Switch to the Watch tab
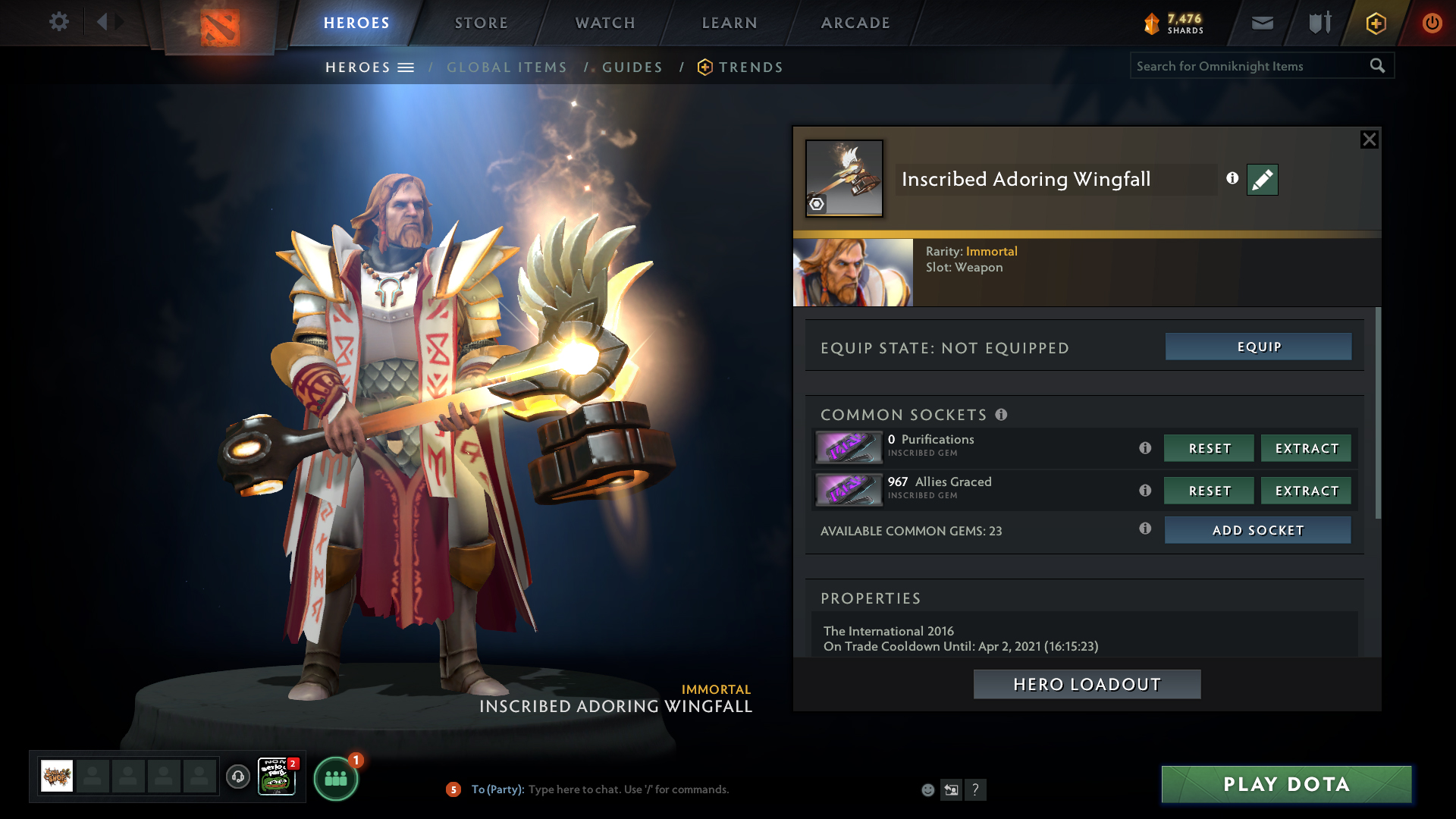 click(605, 23)
